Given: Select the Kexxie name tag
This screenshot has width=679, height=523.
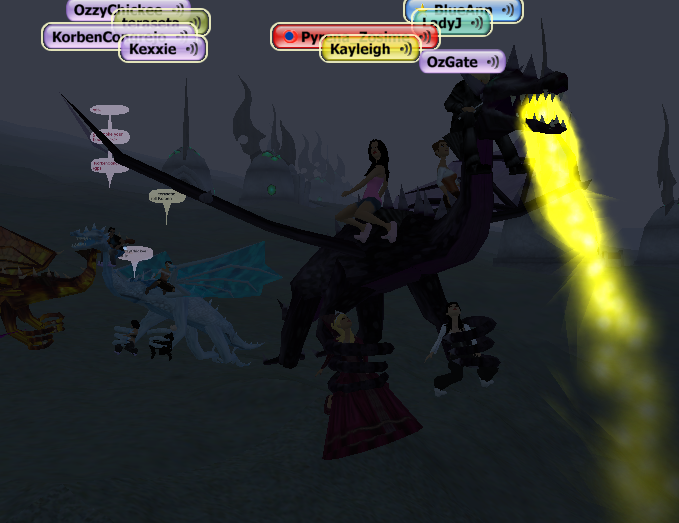Looking at the screenshot, I should pos(162,49).
